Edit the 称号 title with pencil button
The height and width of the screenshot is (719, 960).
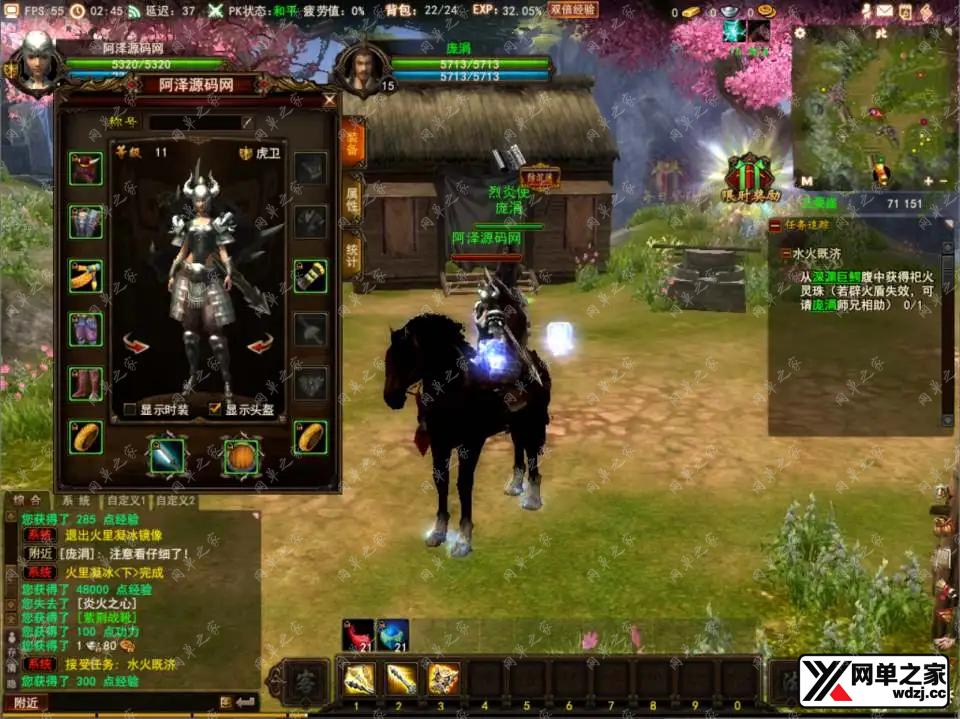(x=247, y=122)
